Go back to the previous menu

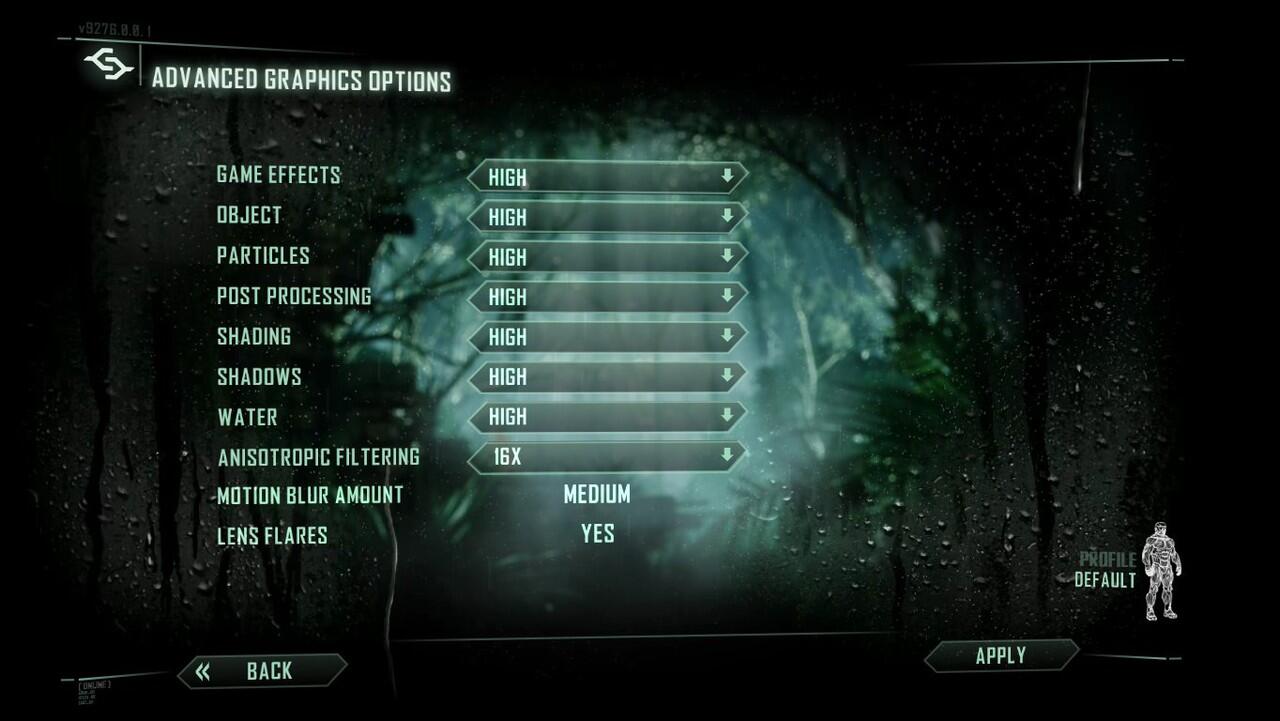coord(263,671)
